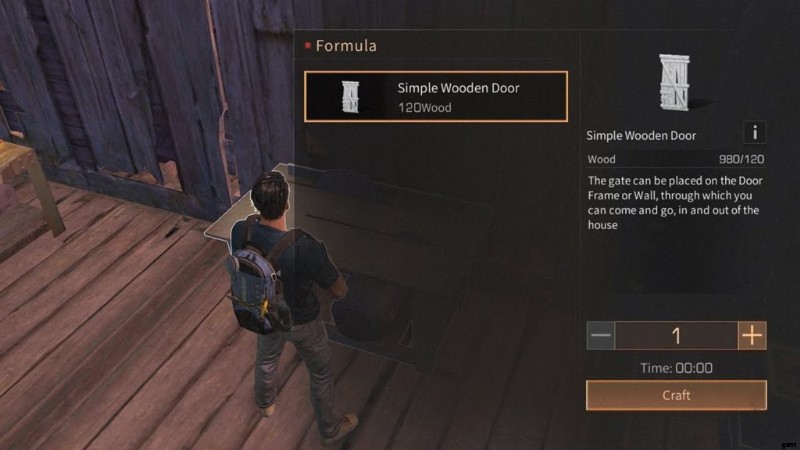800x450 pixels.
Task: Decrease craft quantity with minus button
Action: 600,335
